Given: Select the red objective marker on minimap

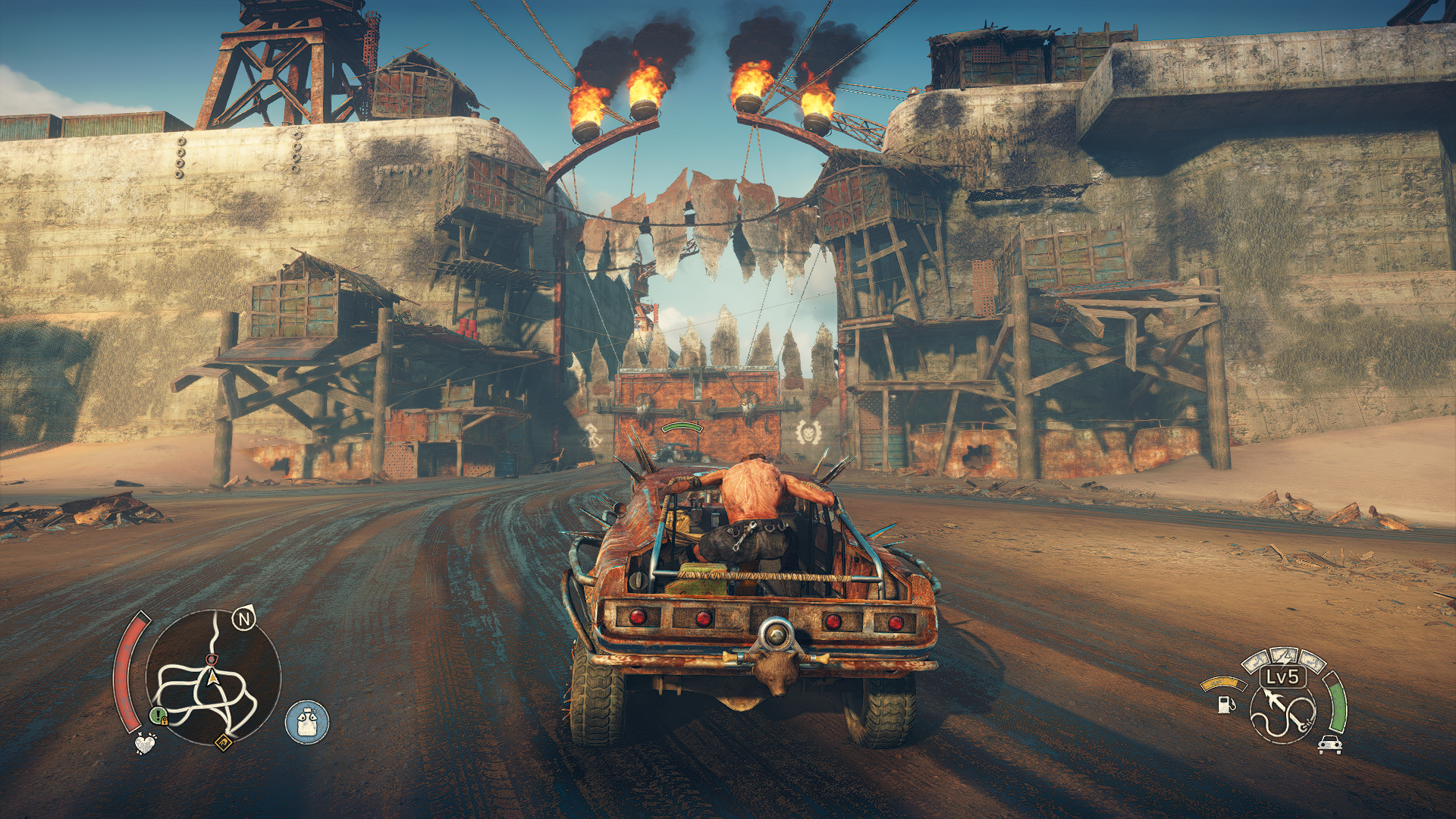Looking at the screenshot, I should point(212,660).
